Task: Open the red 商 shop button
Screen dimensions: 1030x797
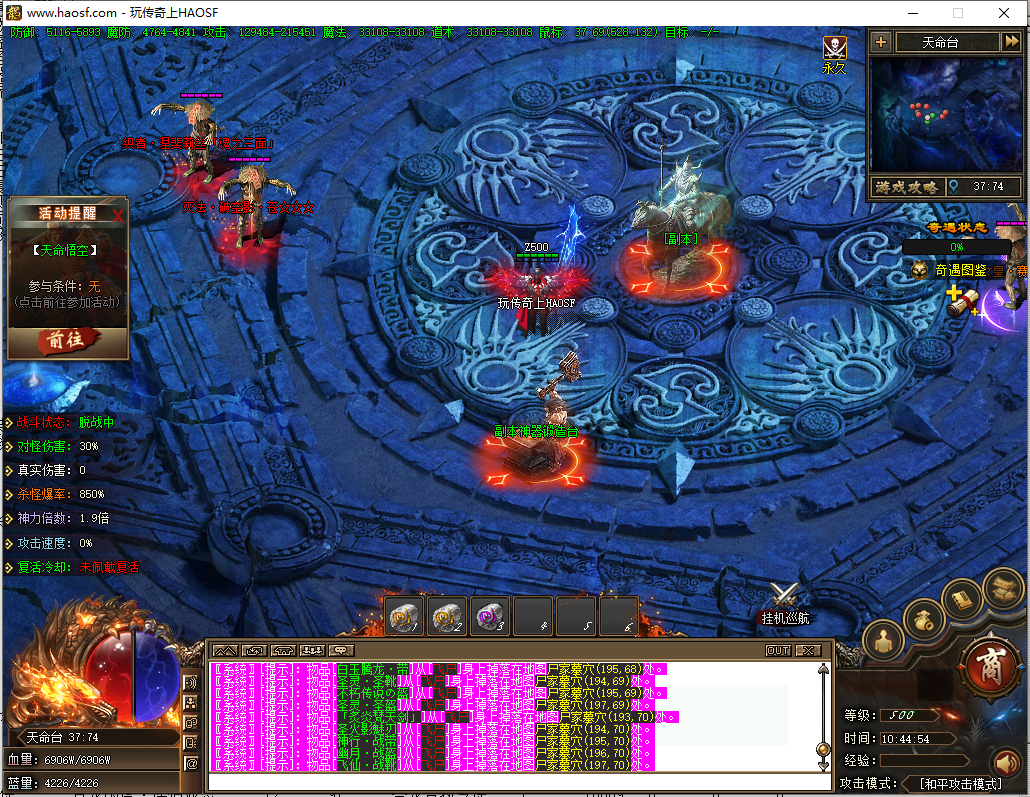Action: pos(988,662)
